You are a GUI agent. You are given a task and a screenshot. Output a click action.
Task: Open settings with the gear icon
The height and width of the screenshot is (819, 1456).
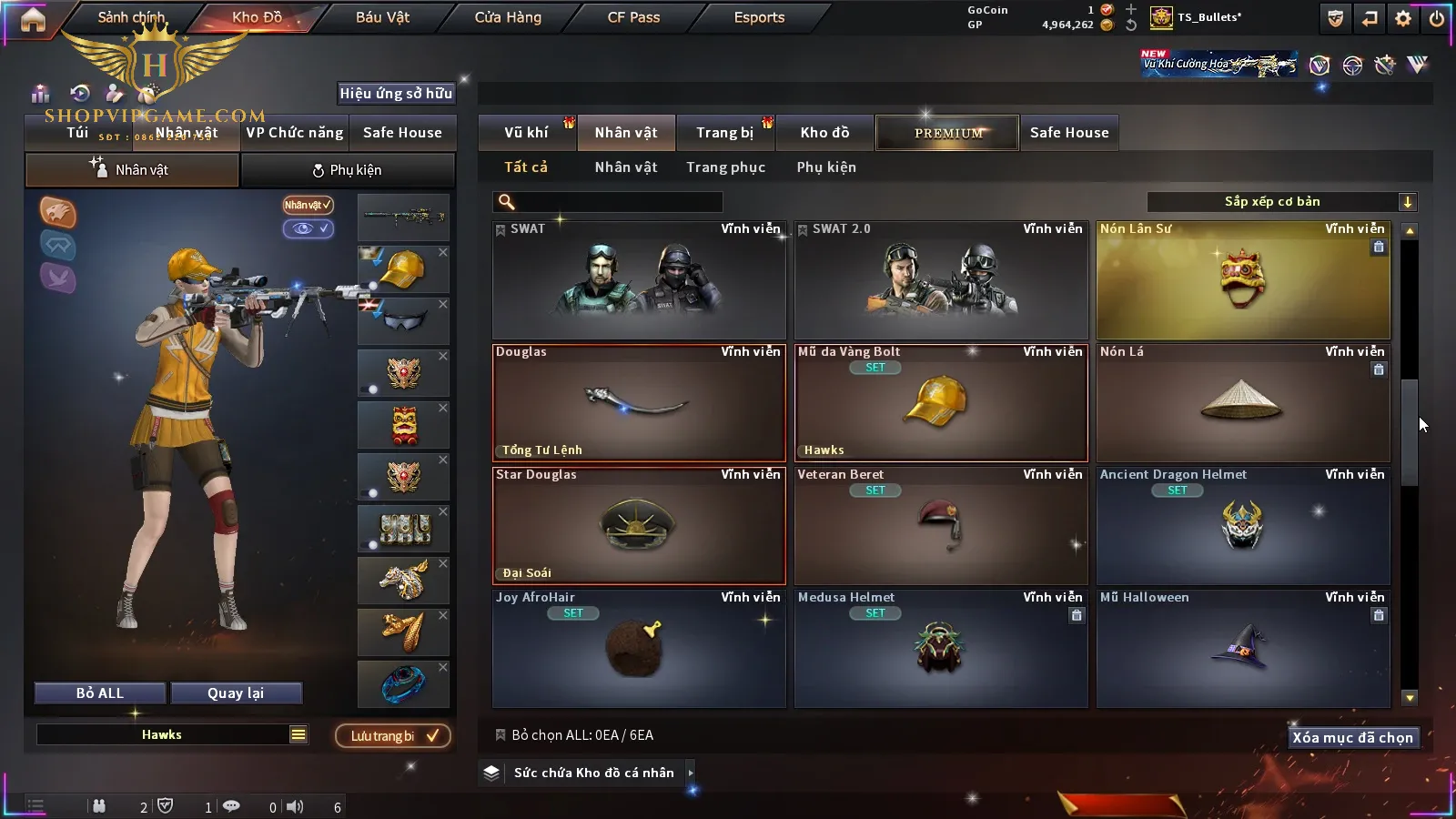[x=1403, y=18]
